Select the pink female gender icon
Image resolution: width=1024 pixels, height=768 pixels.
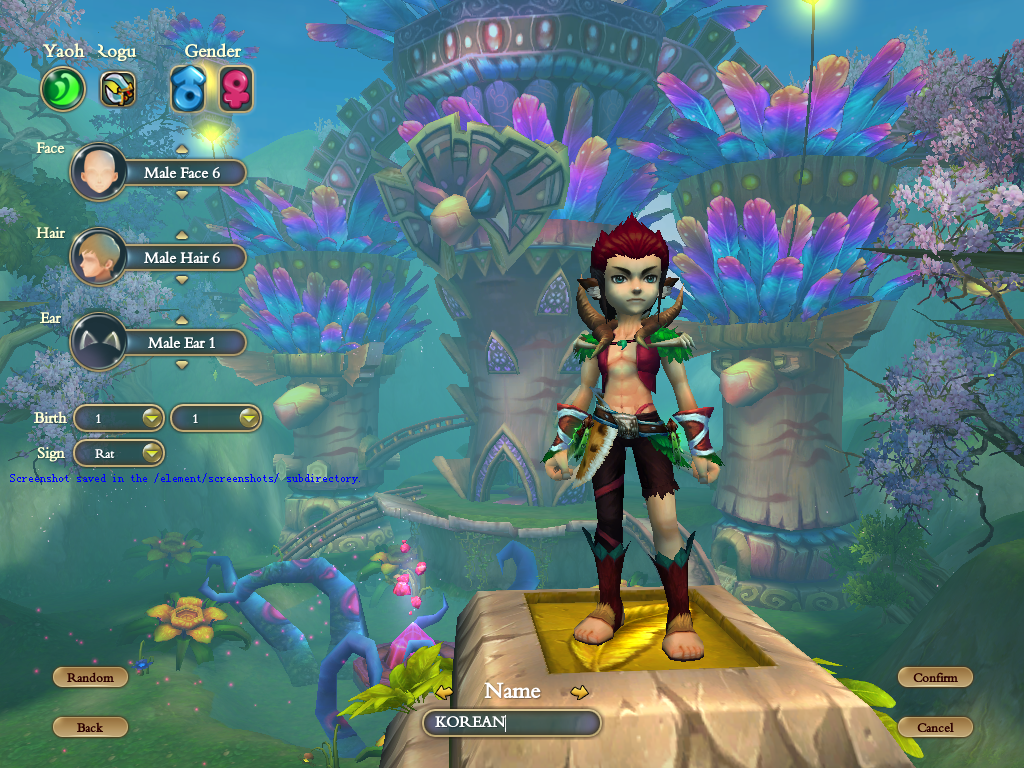point(236,89)
